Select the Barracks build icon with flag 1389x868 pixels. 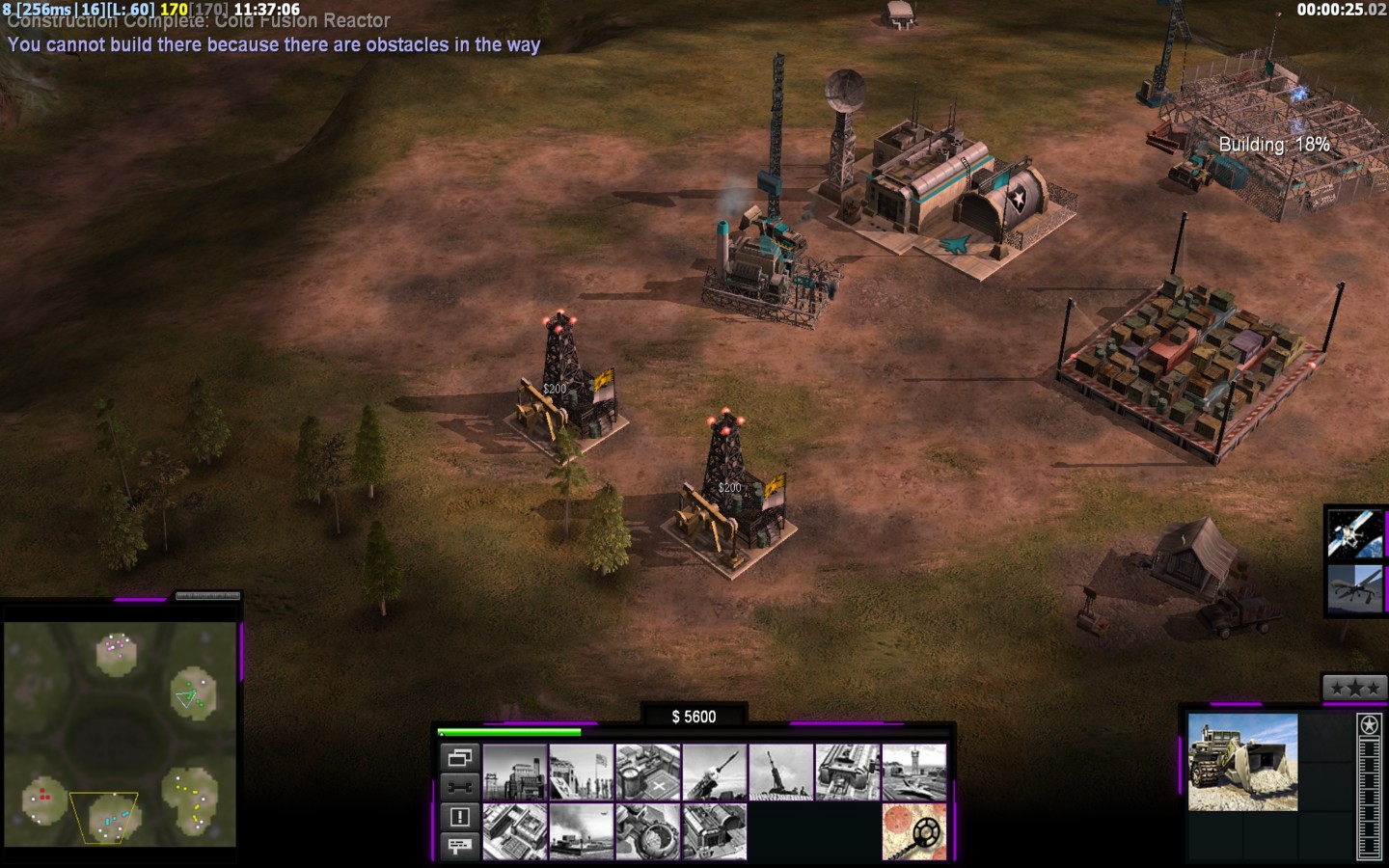(x=582, y=773)
